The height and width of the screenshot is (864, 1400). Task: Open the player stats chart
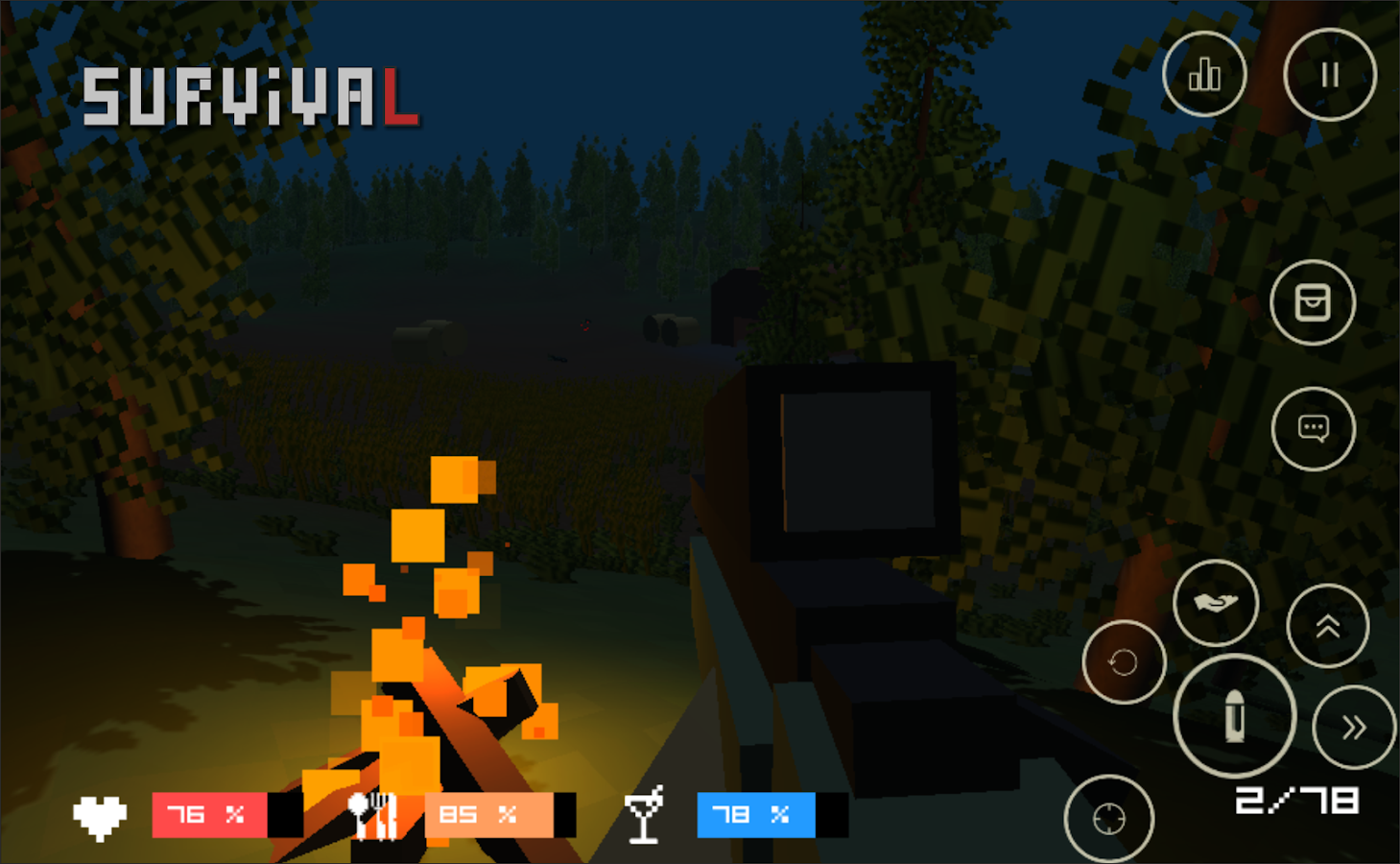(1204, 75)
